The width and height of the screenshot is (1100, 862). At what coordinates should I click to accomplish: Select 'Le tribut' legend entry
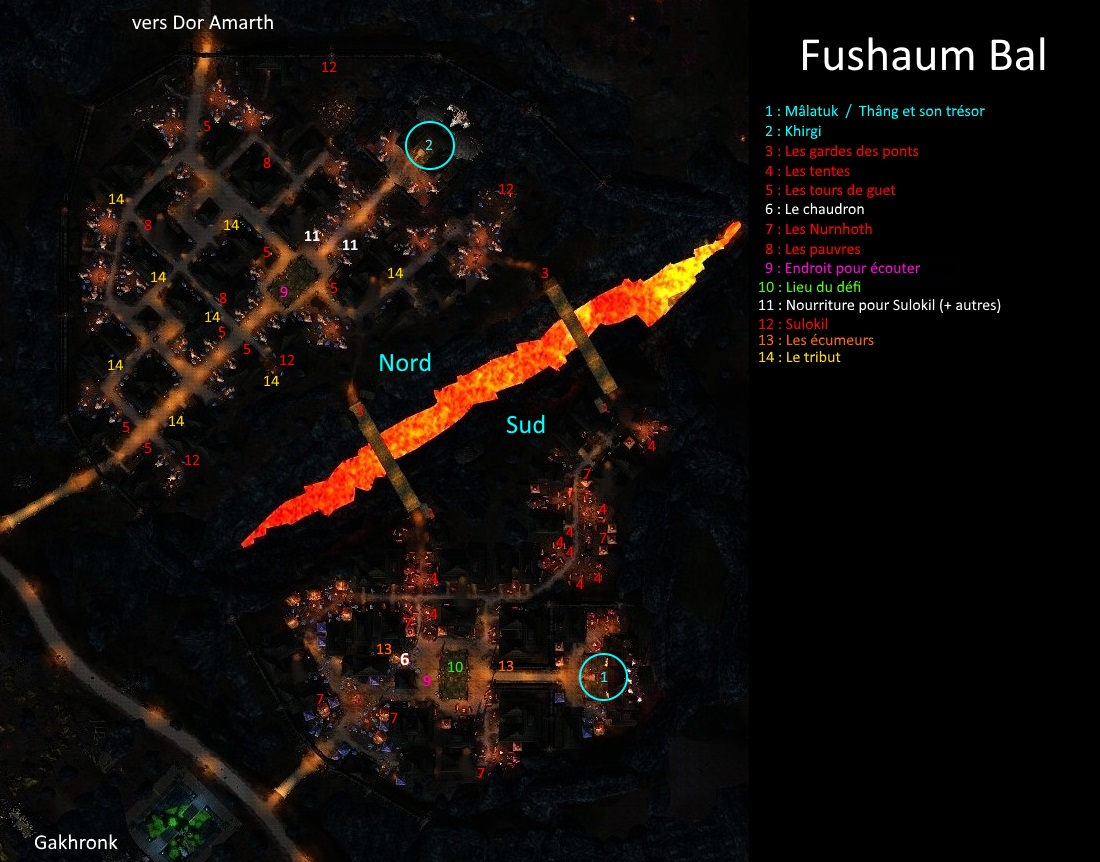[802, 357]
